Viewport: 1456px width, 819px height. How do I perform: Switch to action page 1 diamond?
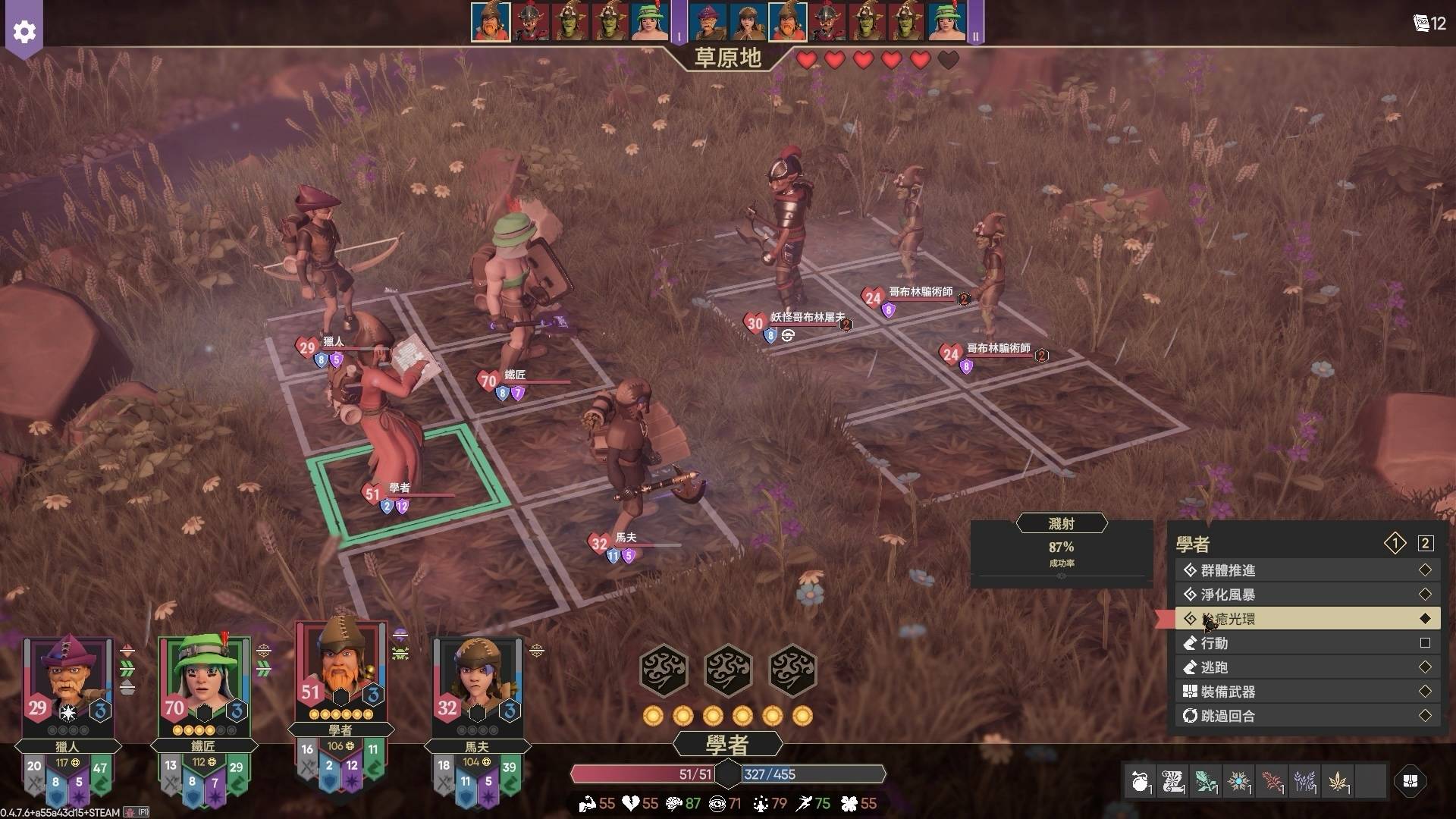1395,543
